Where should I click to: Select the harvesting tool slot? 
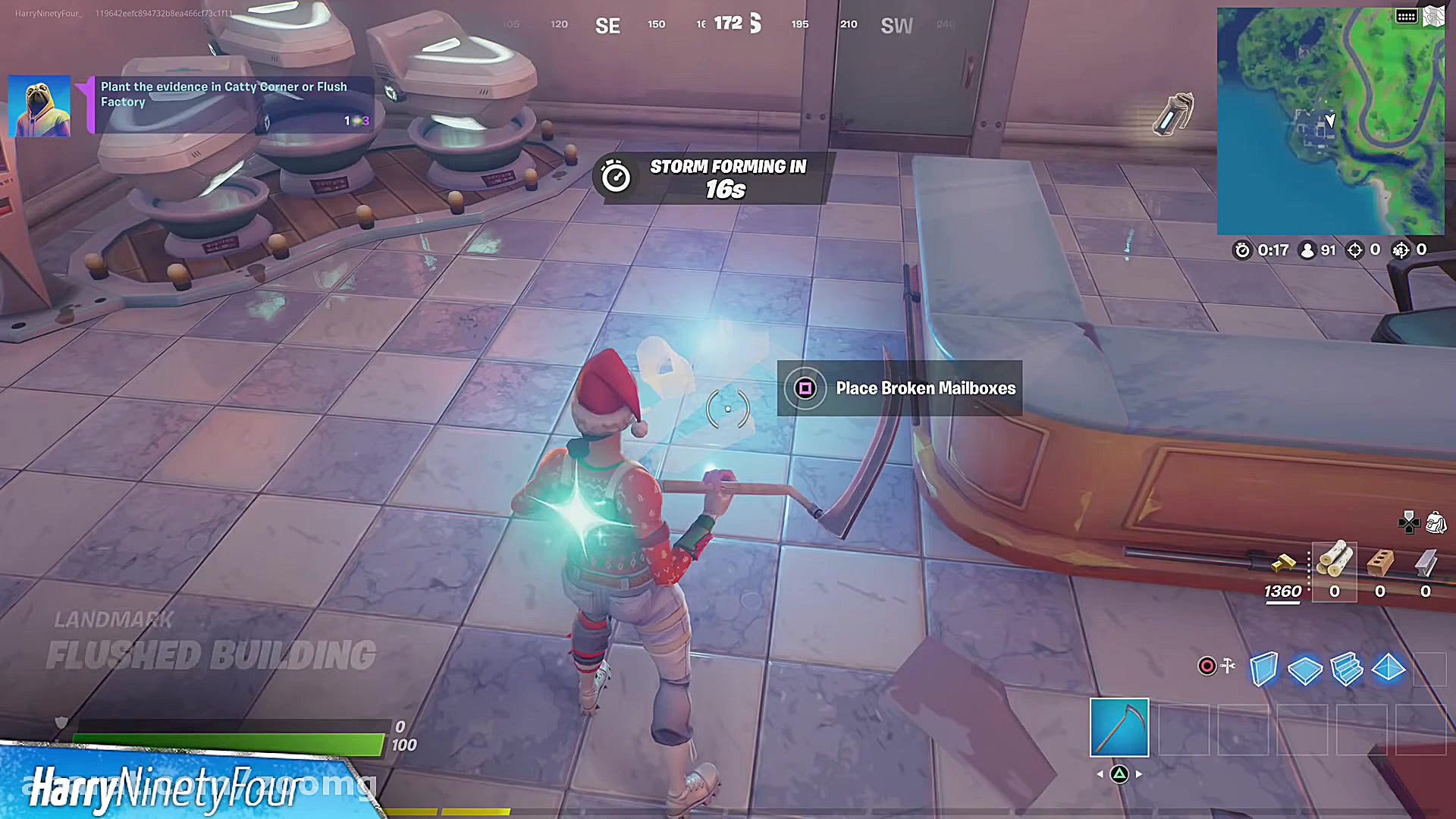coord(1119,728)
